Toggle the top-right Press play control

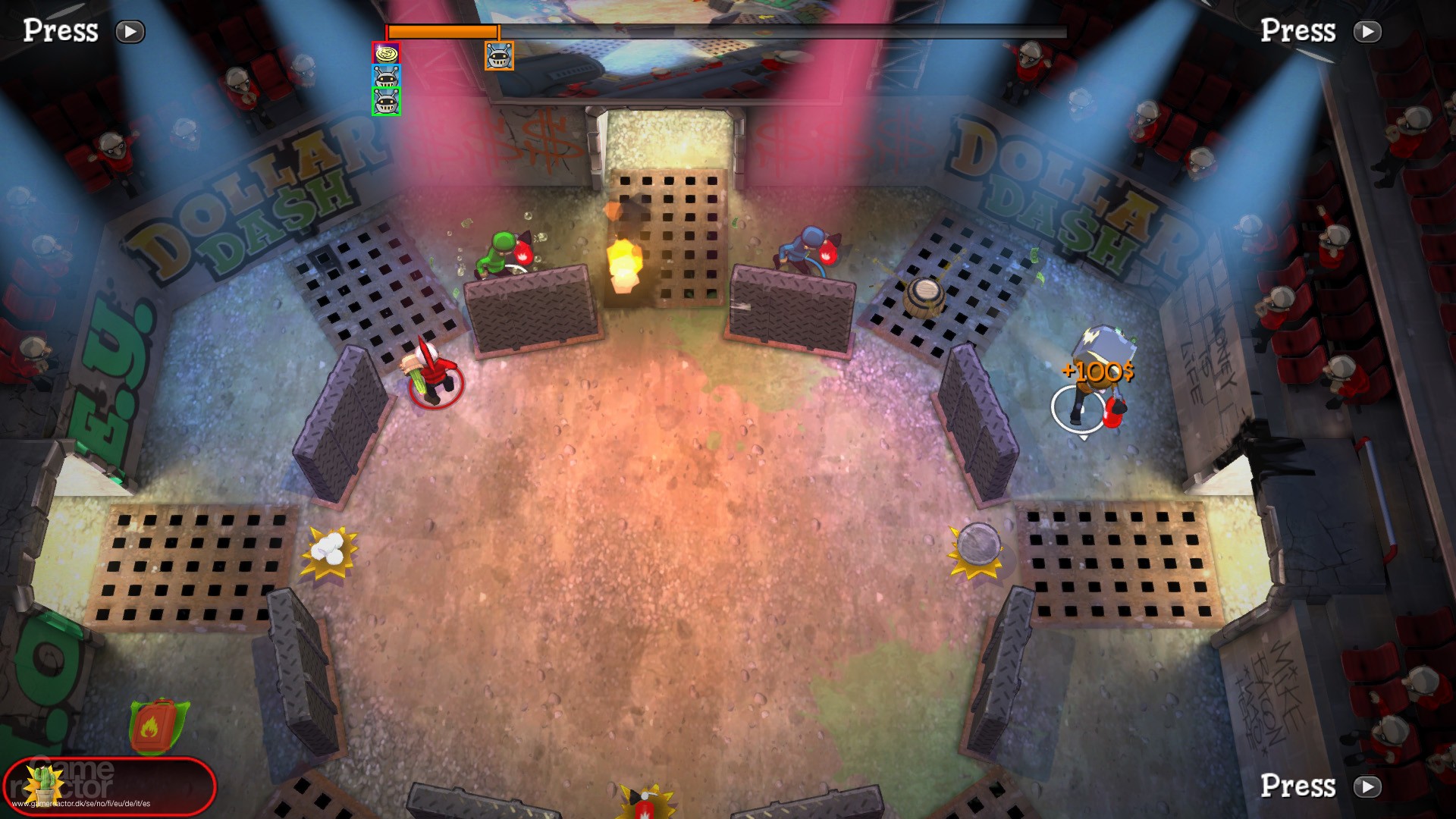click(1367, 32)
